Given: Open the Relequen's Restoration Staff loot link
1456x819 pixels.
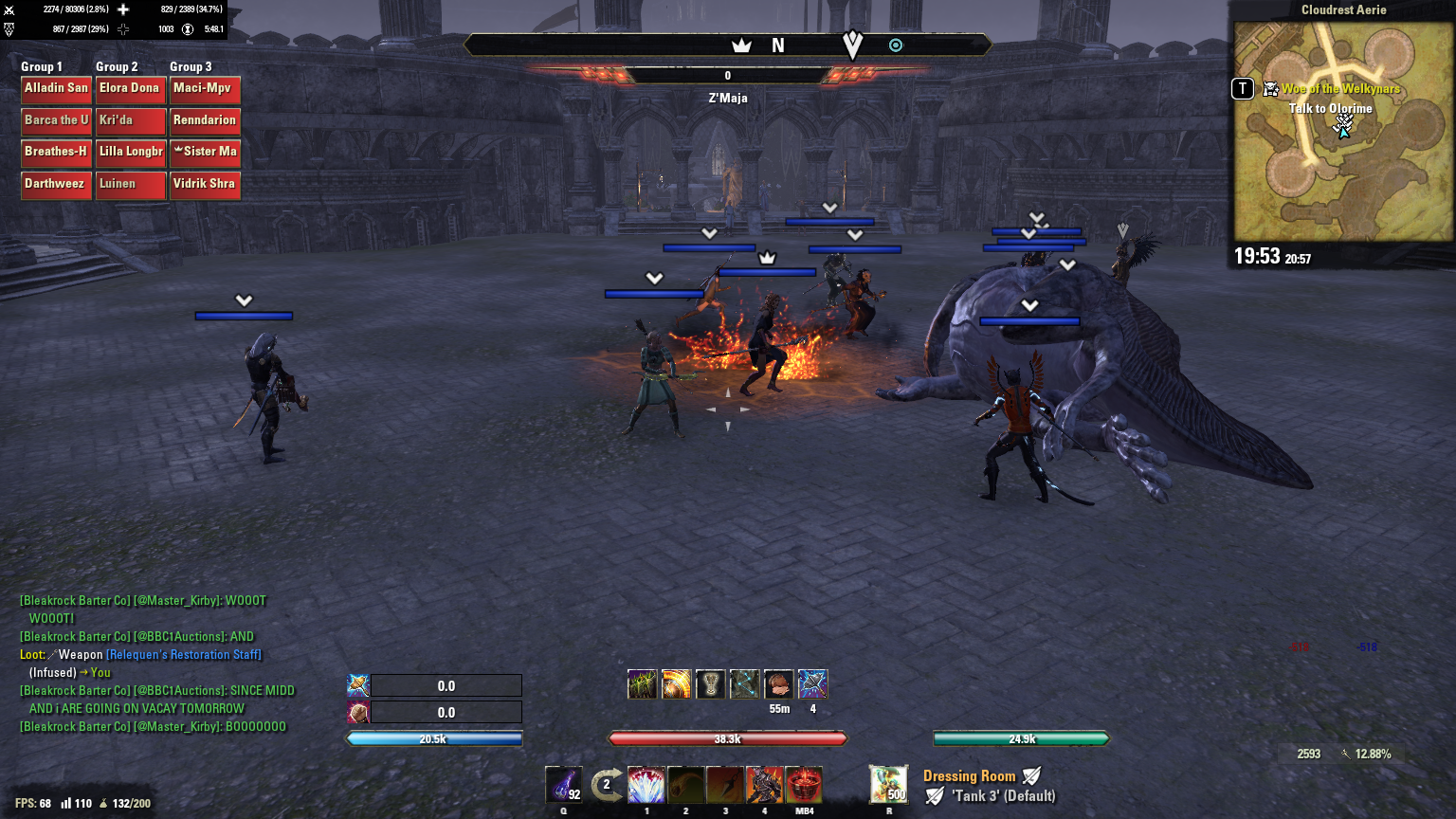Looking at the screenshot, I should [184, 654].
